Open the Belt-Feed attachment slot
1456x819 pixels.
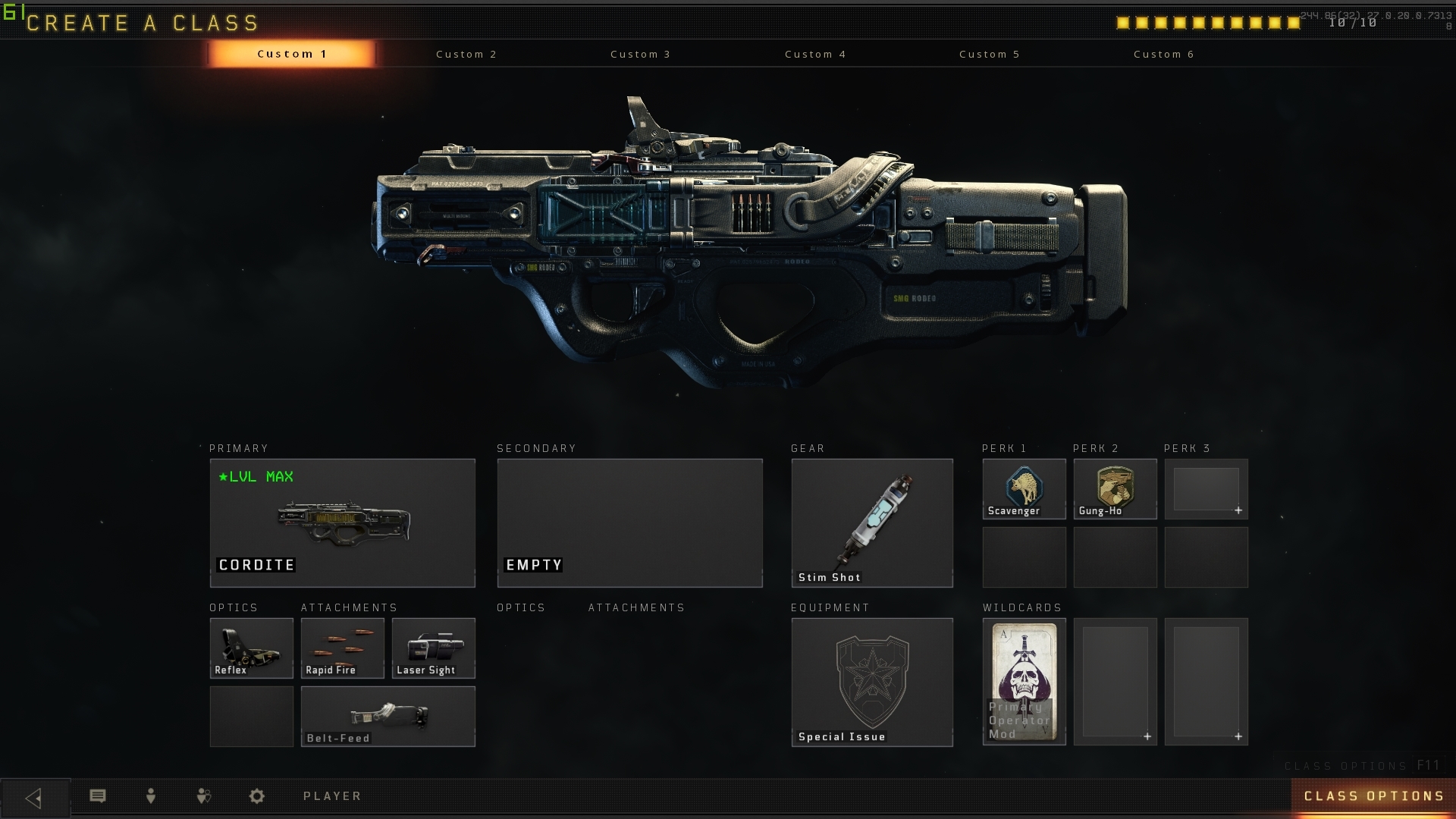[x=388, y=716]
